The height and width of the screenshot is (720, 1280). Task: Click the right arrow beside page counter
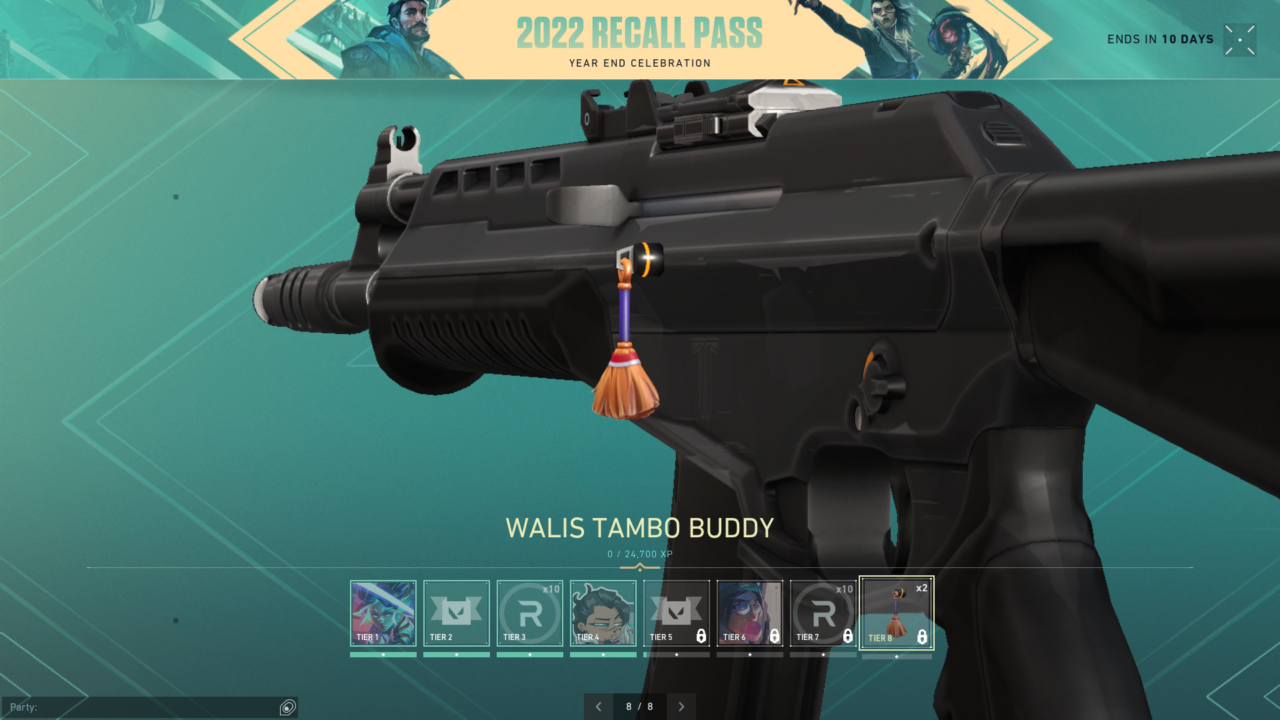pyautogui.click(x=682, y=706)
